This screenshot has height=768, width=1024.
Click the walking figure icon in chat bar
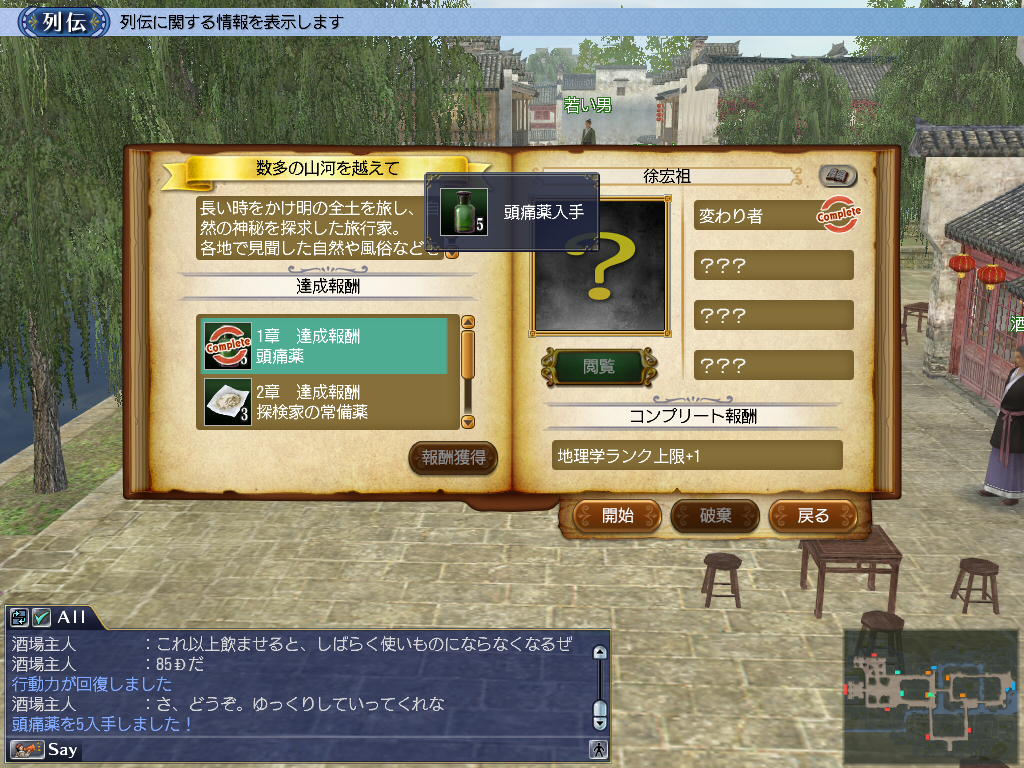[x=599, y=749]
